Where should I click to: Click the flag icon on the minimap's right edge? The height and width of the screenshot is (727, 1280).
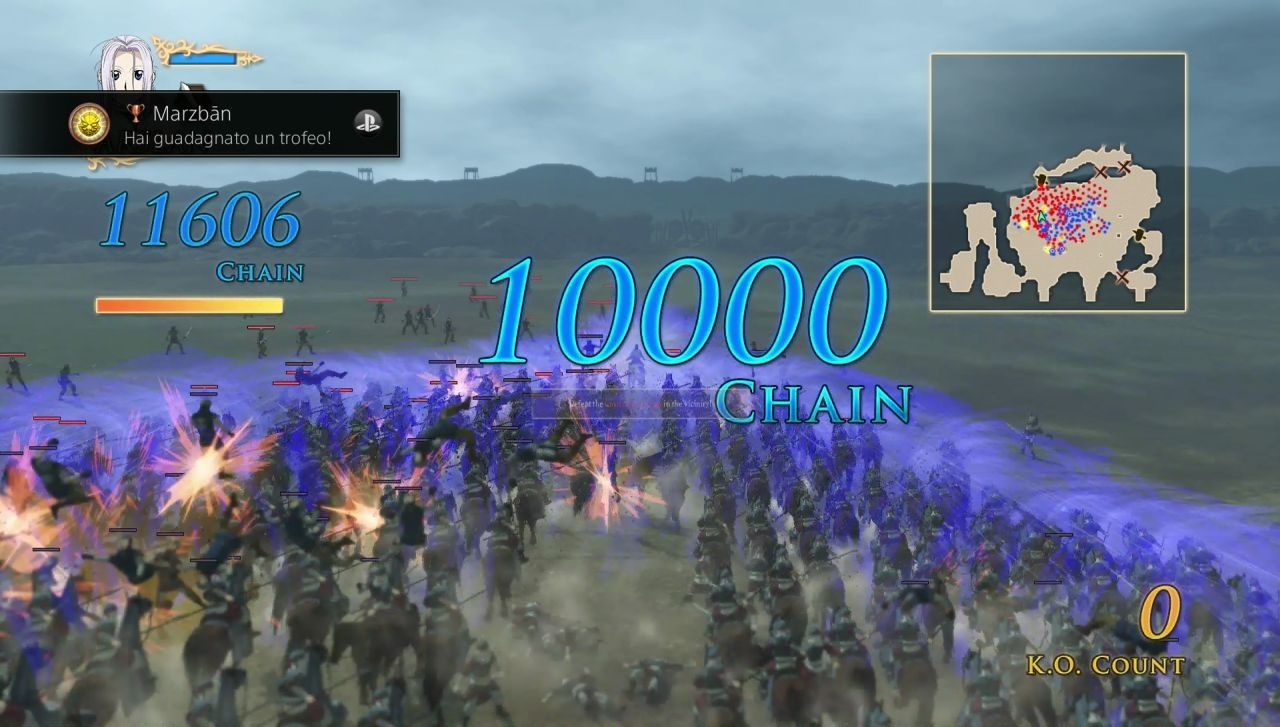point(1140,236)
